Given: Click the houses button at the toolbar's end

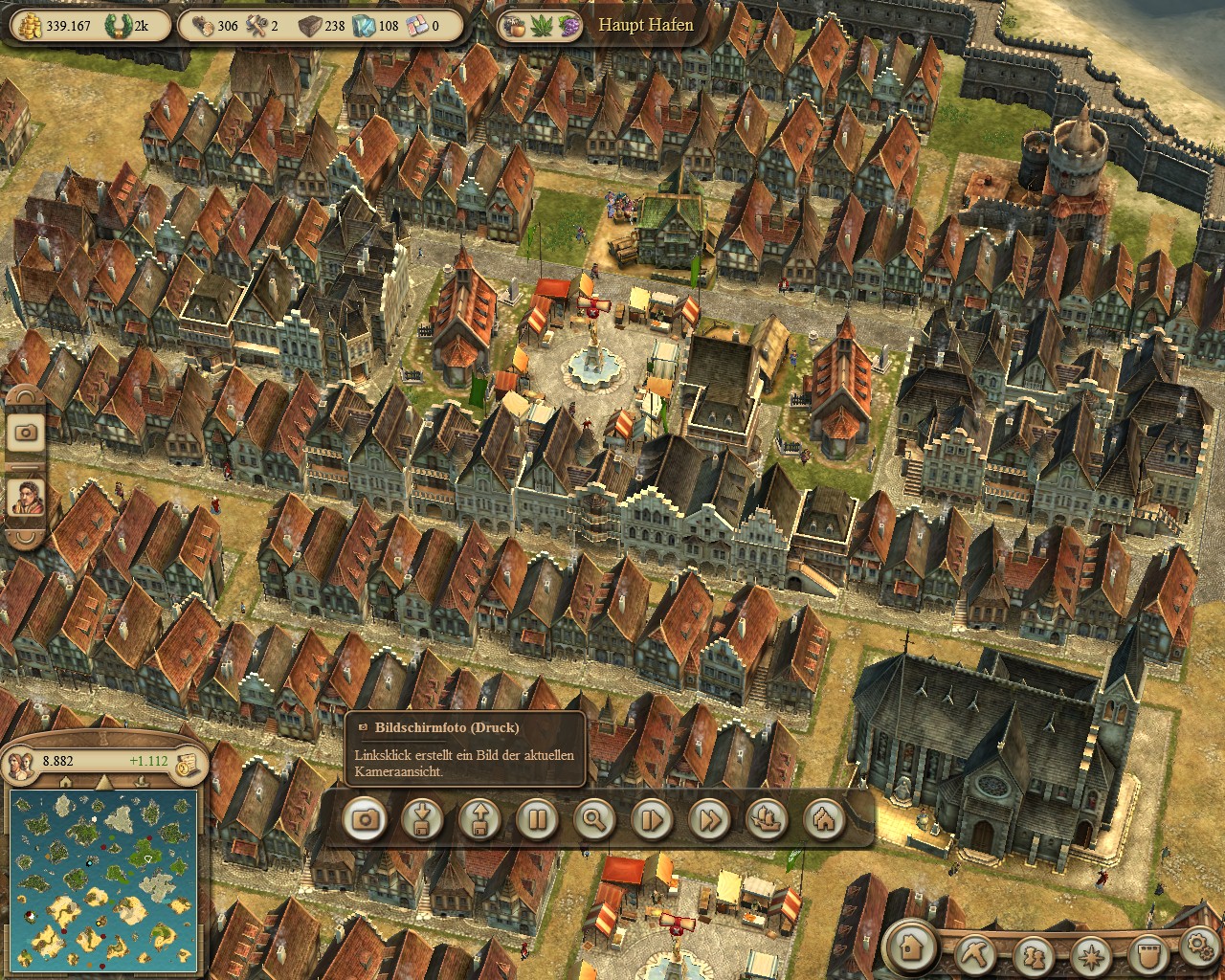Looking at the screenshot, I should (x=824, y=819).
